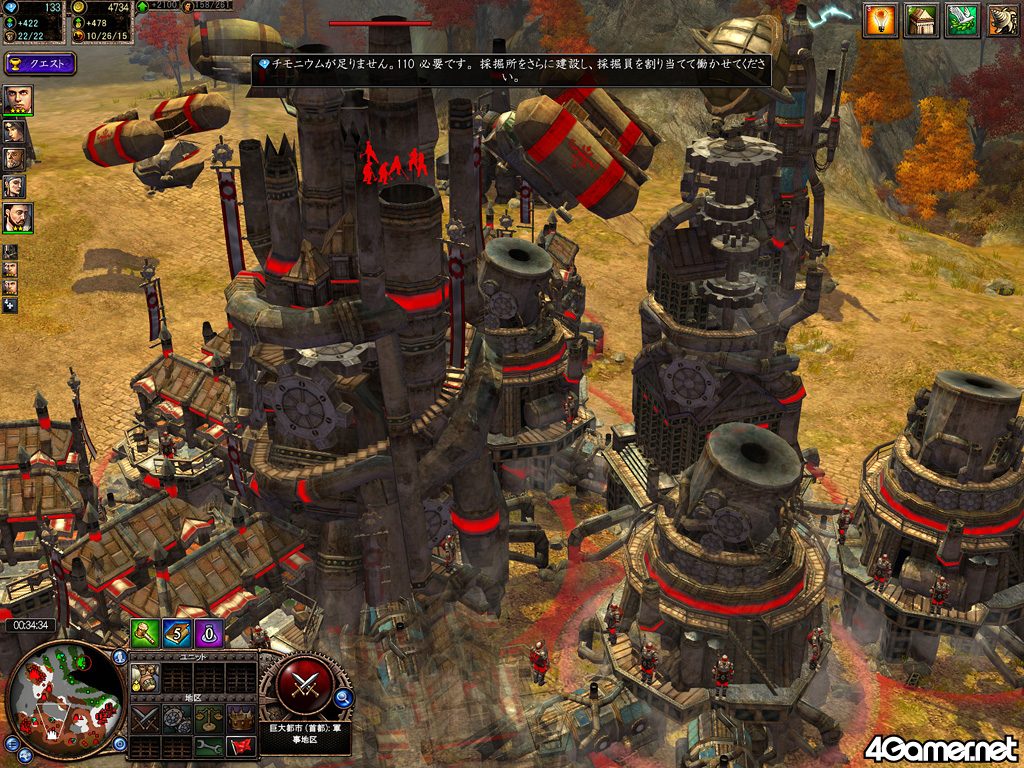Viewport: 1024px width, 768px height.
Task: Open the クエスト quest panel
Action: [x=40, y=65]
